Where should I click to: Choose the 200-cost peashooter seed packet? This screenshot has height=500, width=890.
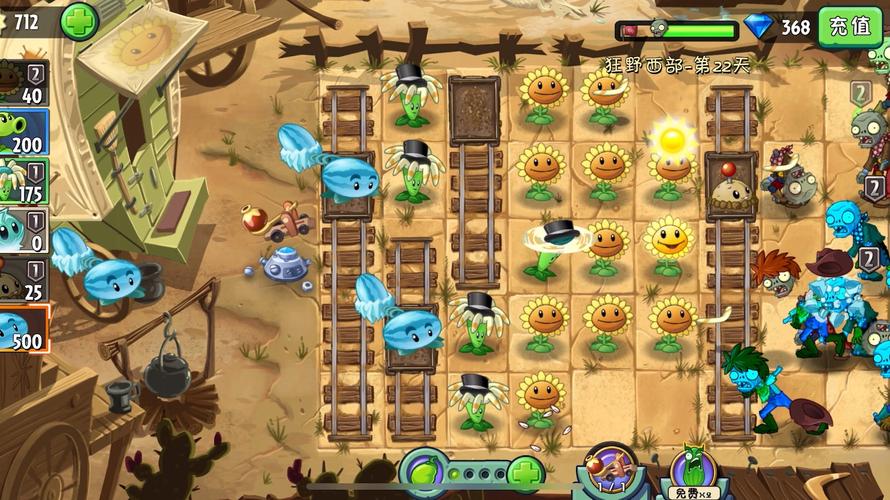coord(23,131)
